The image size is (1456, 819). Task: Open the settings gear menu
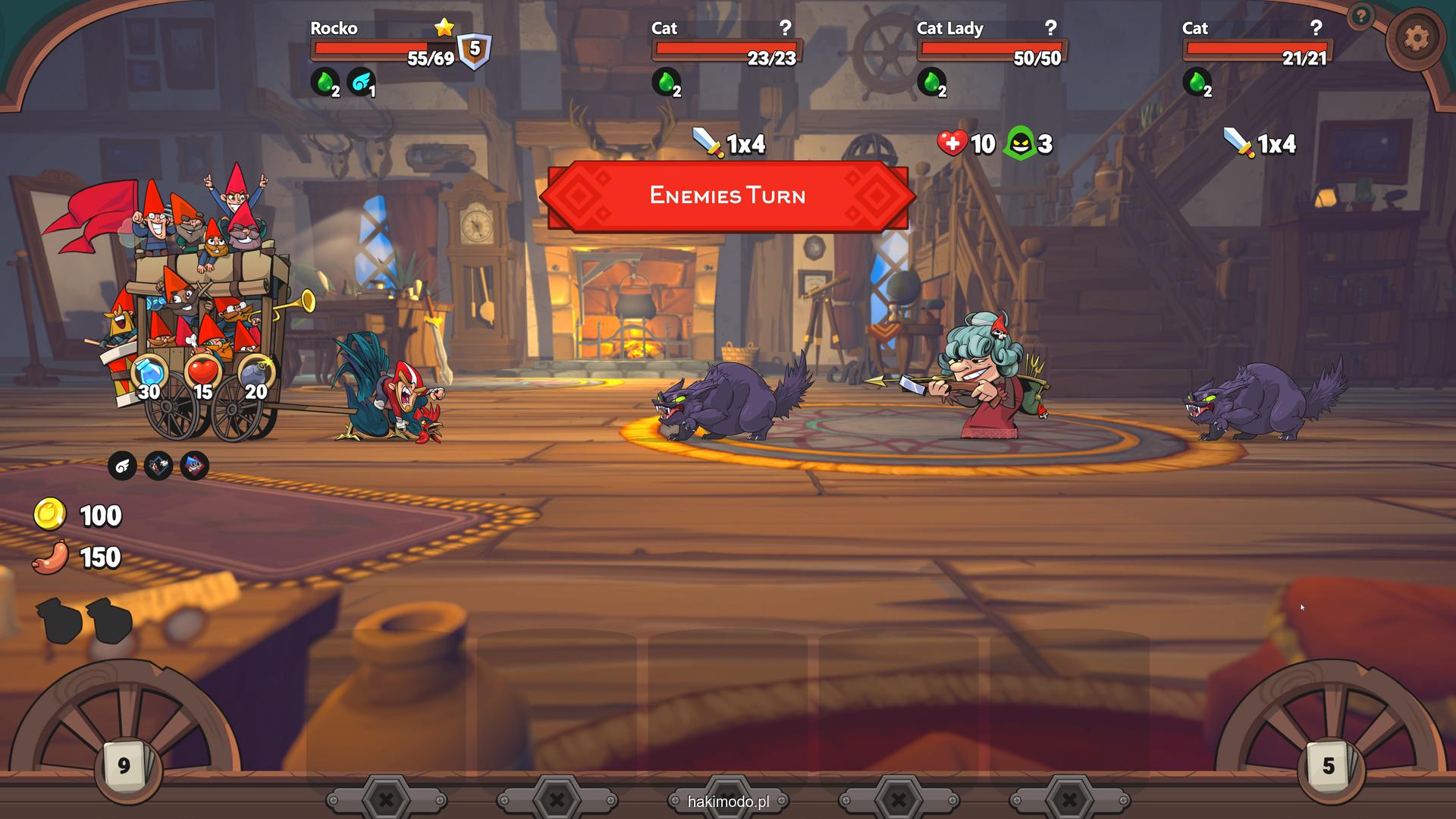[1415, 38]
